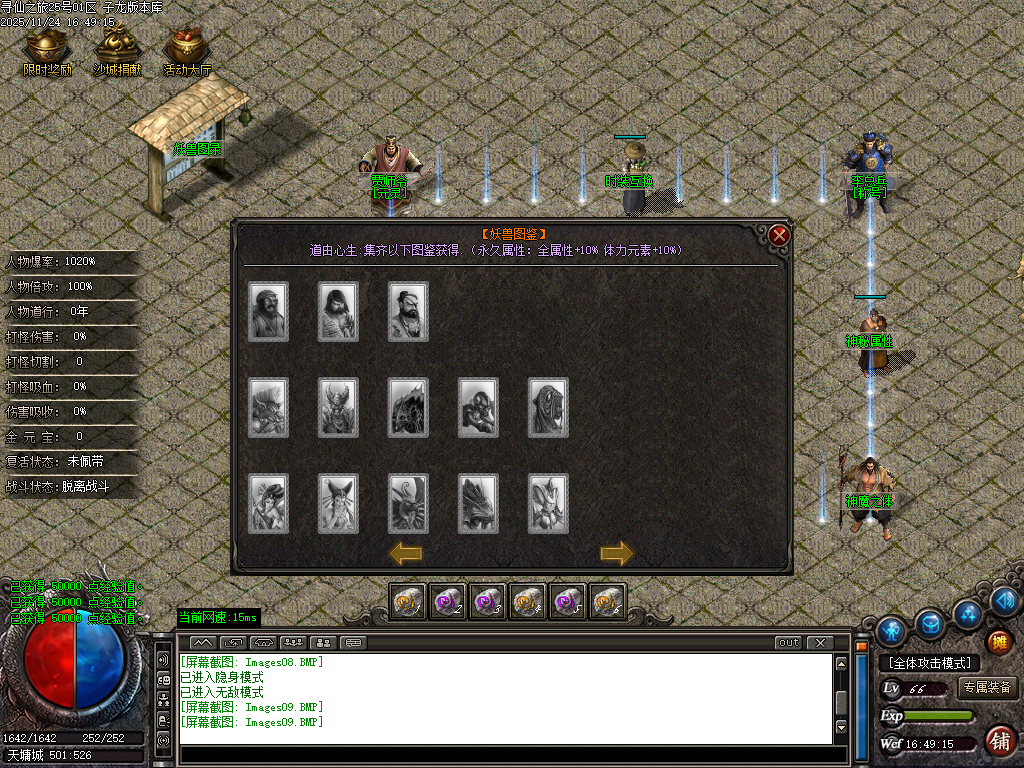This screenshot has width=1024, height=768.
Task: Select the turbaned bearded man card
Action: point(268,312)
